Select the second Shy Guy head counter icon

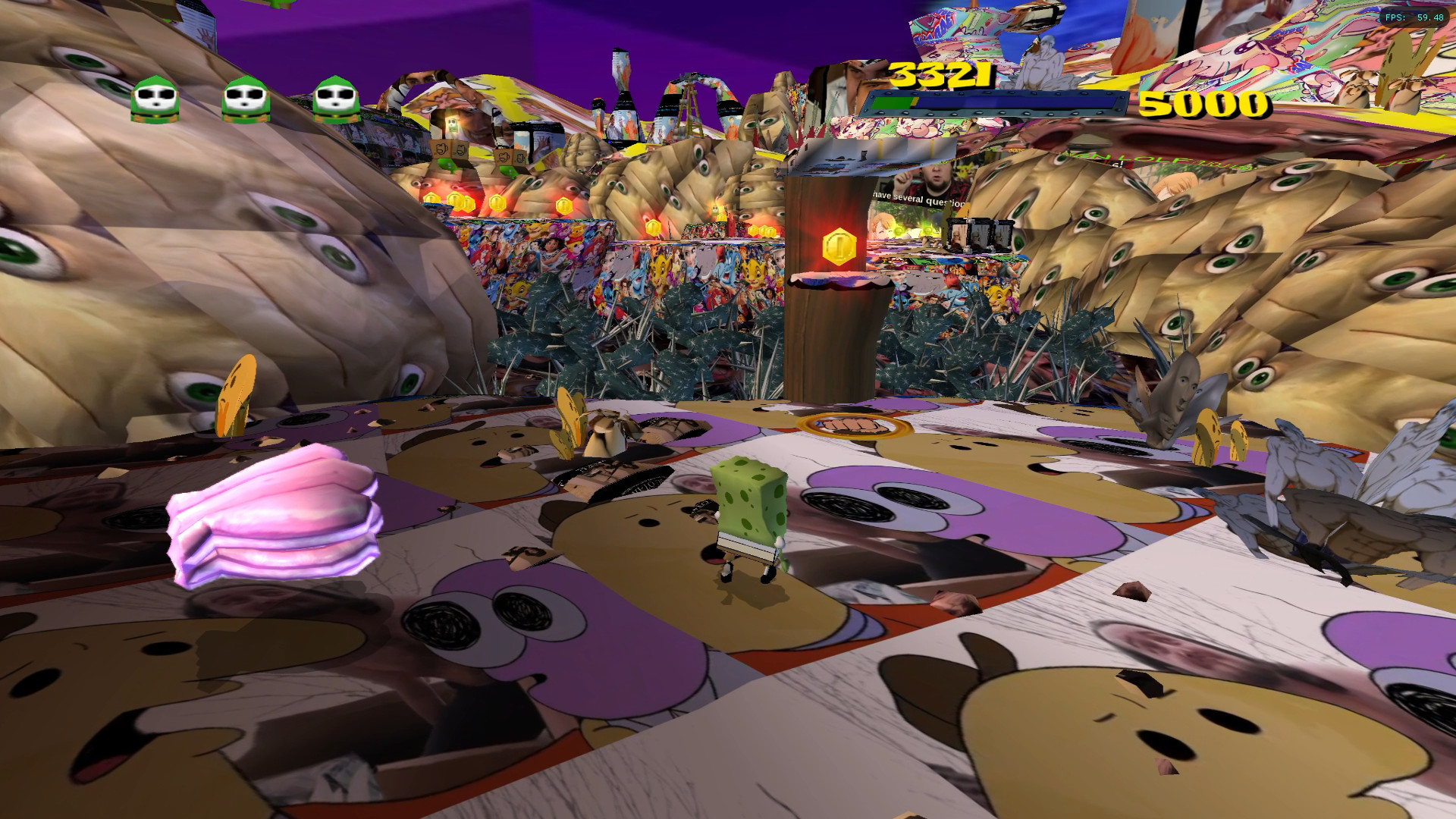click(x=245, y=99)
